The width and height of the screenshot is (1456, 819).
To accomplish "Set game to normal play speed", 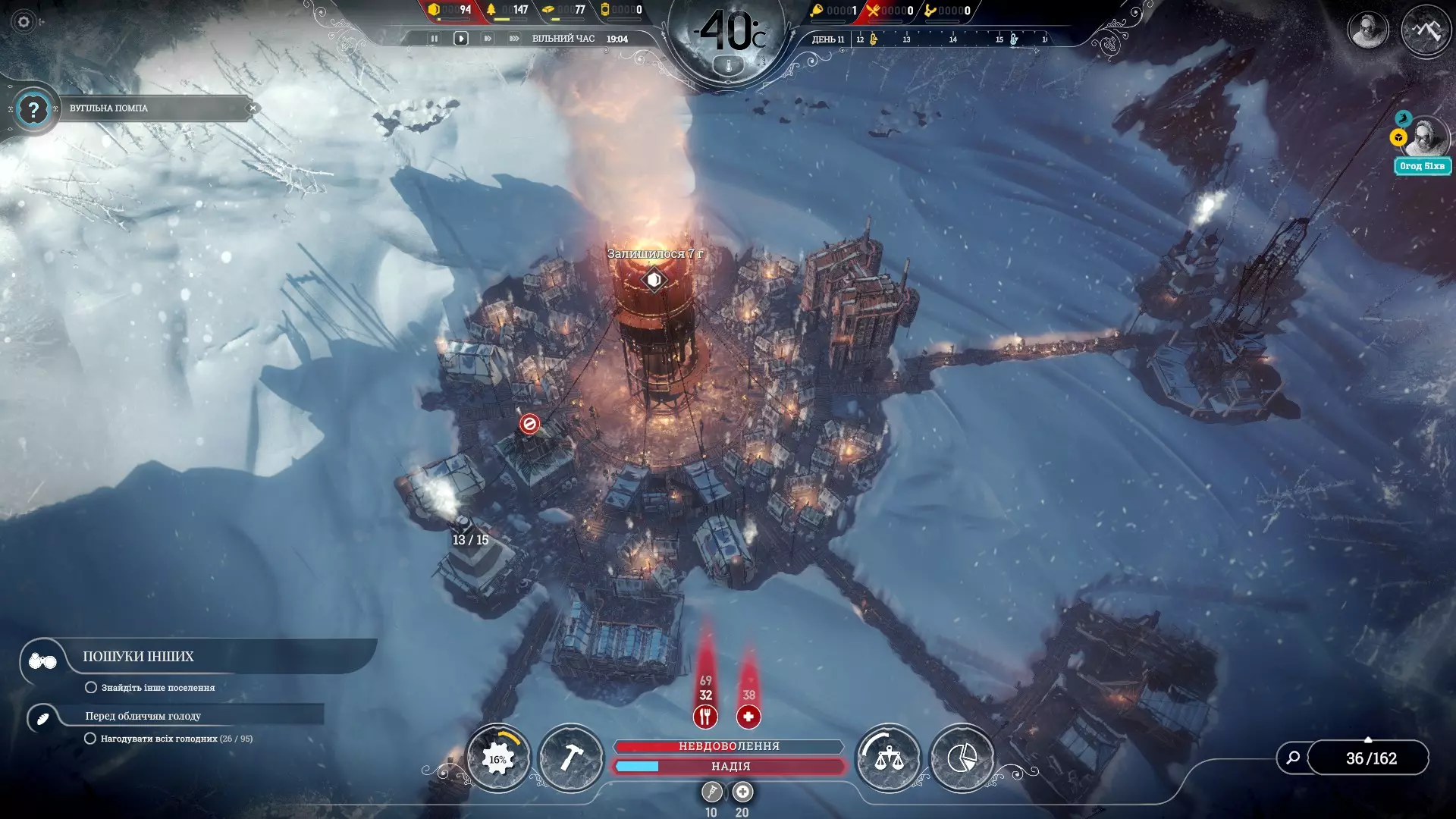I will click(x=460, y=39).
